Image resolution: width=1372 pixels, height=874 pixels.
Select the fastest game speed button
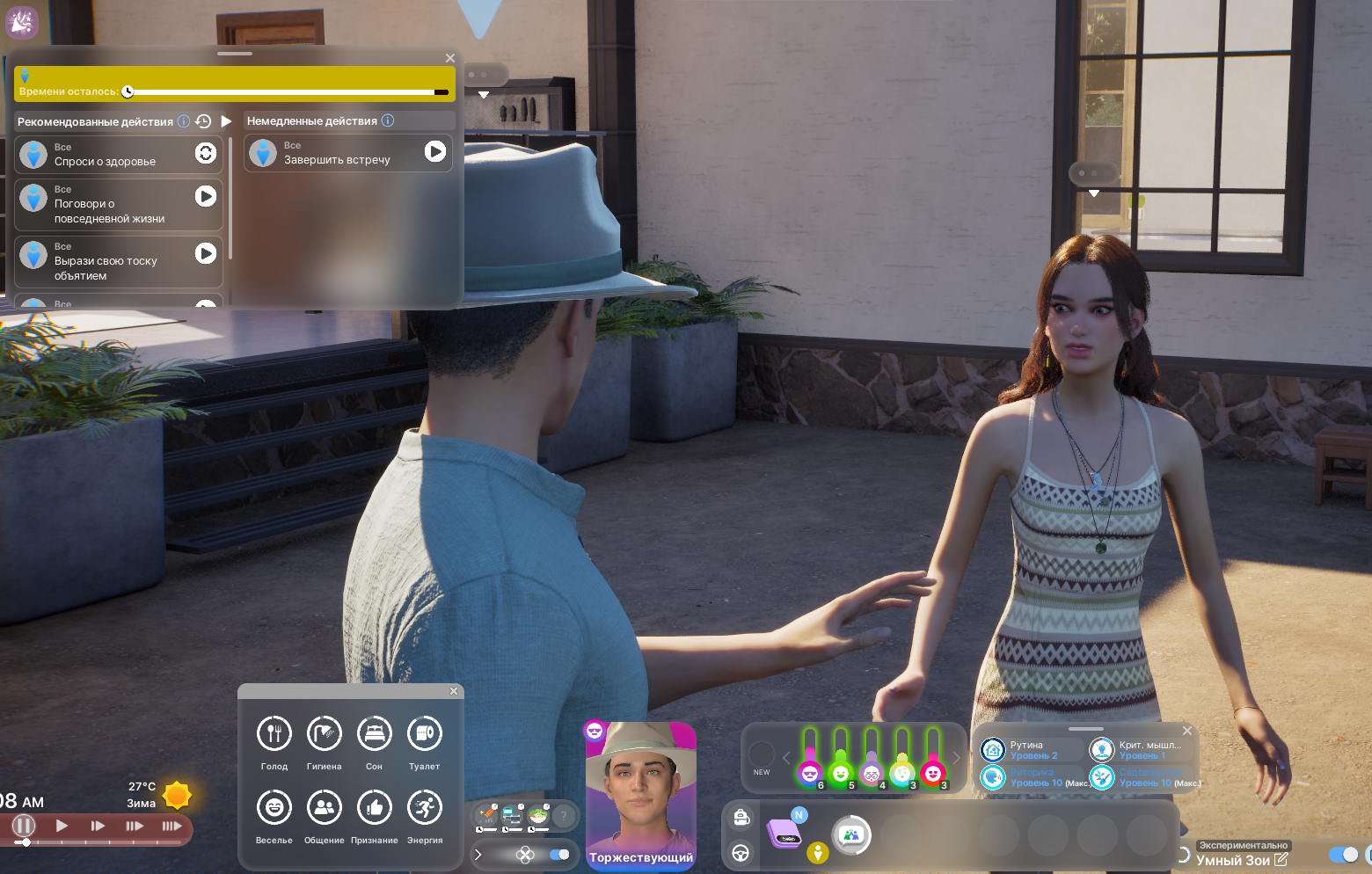(171, 826)
